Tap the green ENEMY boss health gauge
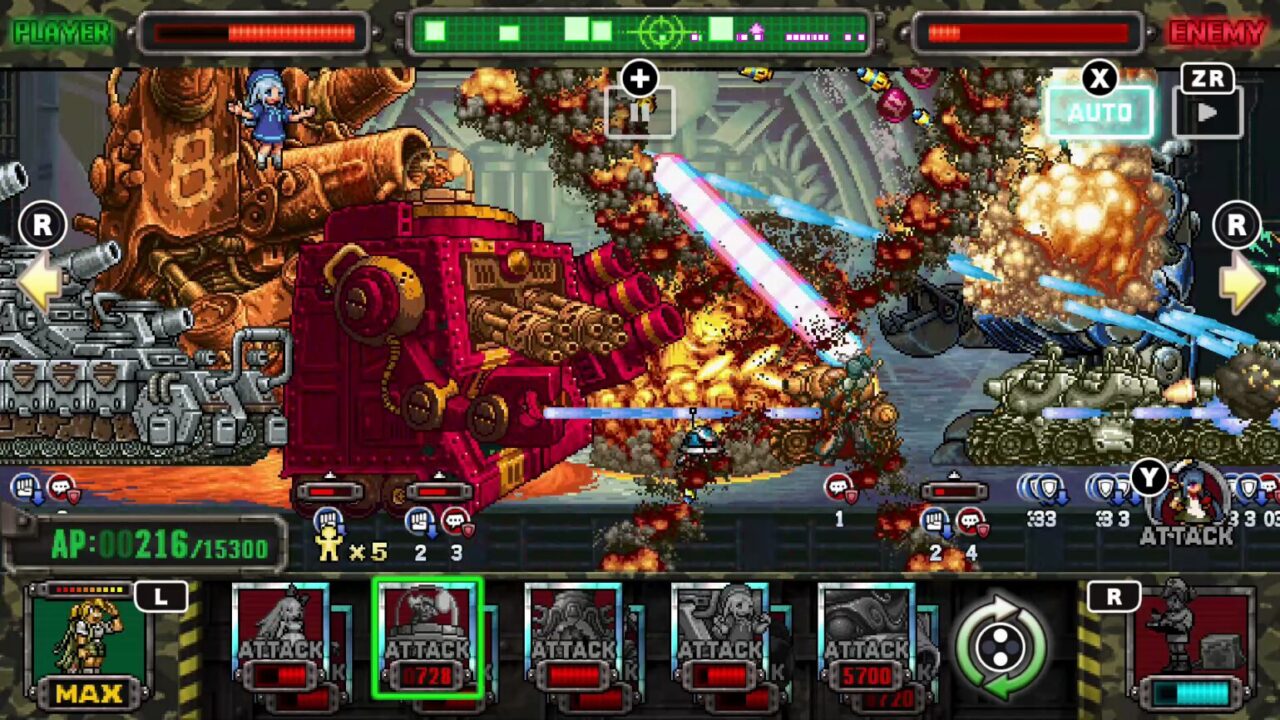This screenshot has height=720, width=1280. click(x=640, y=32)
